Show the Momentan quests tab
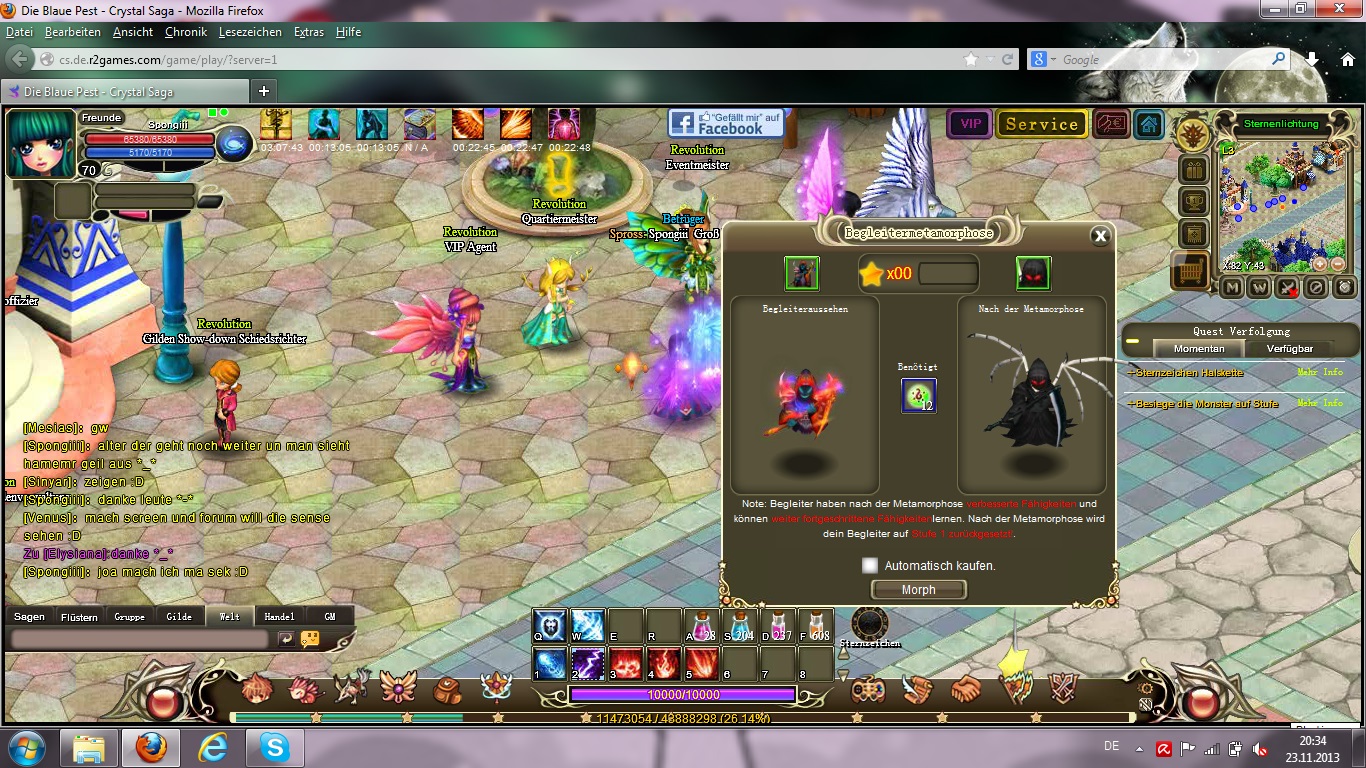This screenshot has width=1366, height=768. 1198,348
